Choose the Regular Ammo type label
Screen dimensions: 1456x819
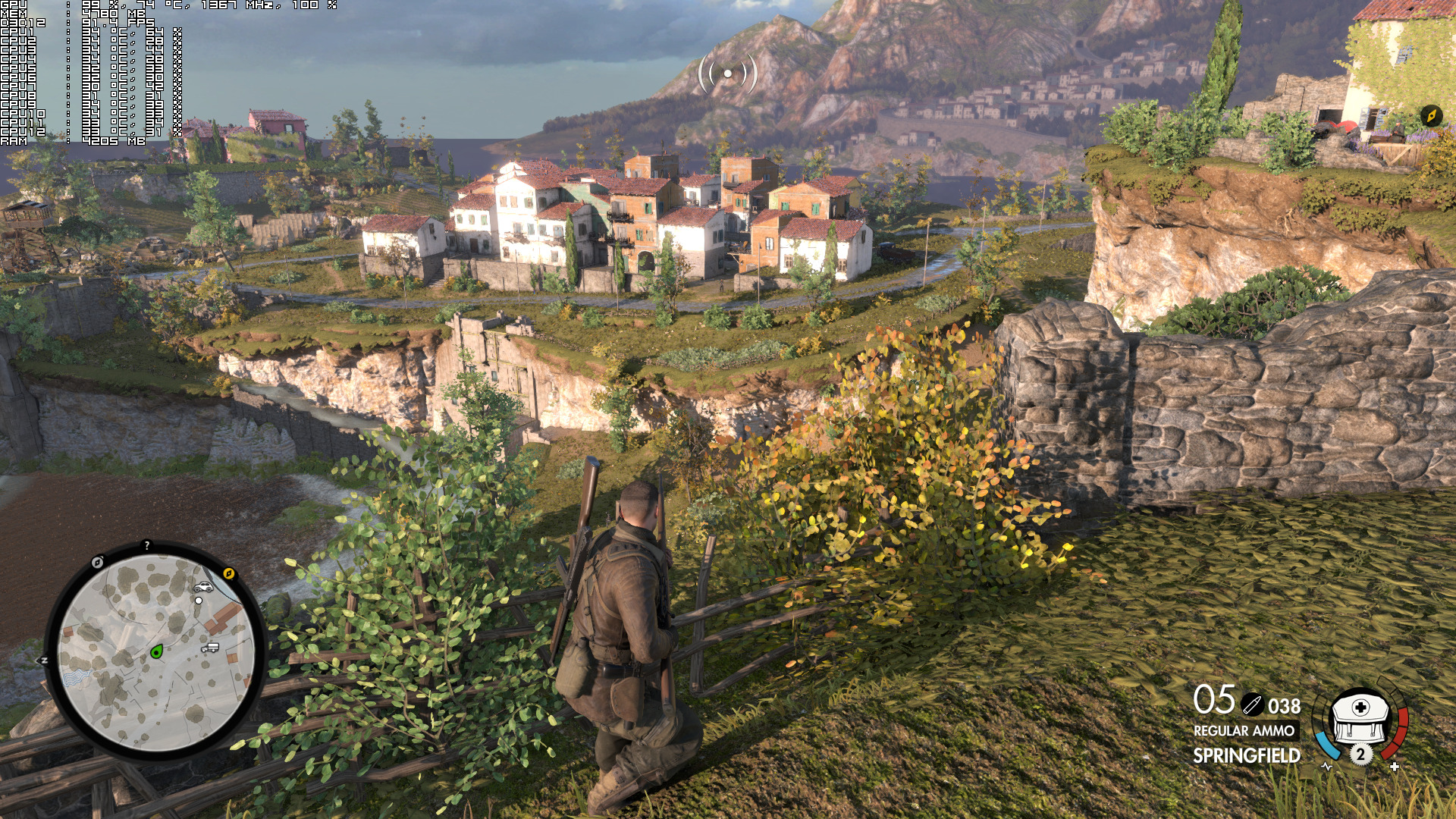click(1244, 731)
